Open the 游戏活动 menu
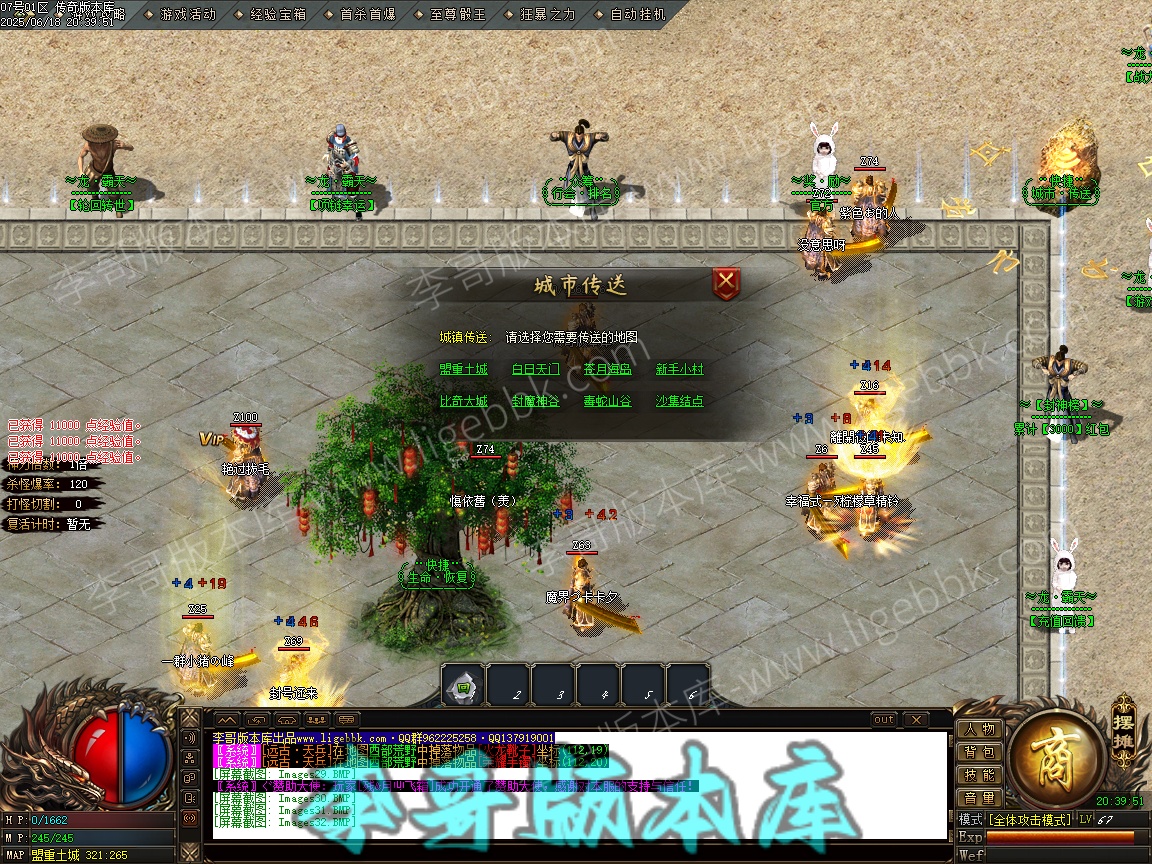The image size is (1152, 864). tap(187, 15)
